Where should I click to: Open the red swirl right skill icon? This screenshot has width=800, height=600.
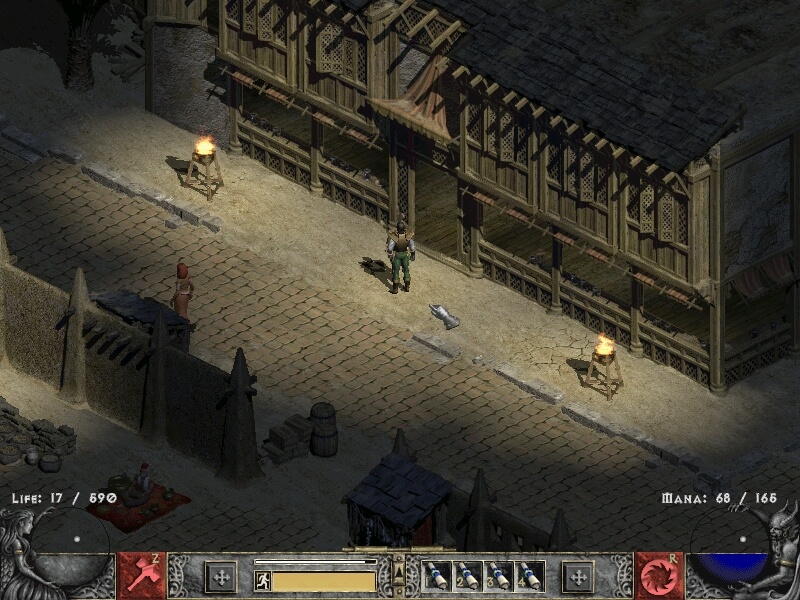coord(658,576)
